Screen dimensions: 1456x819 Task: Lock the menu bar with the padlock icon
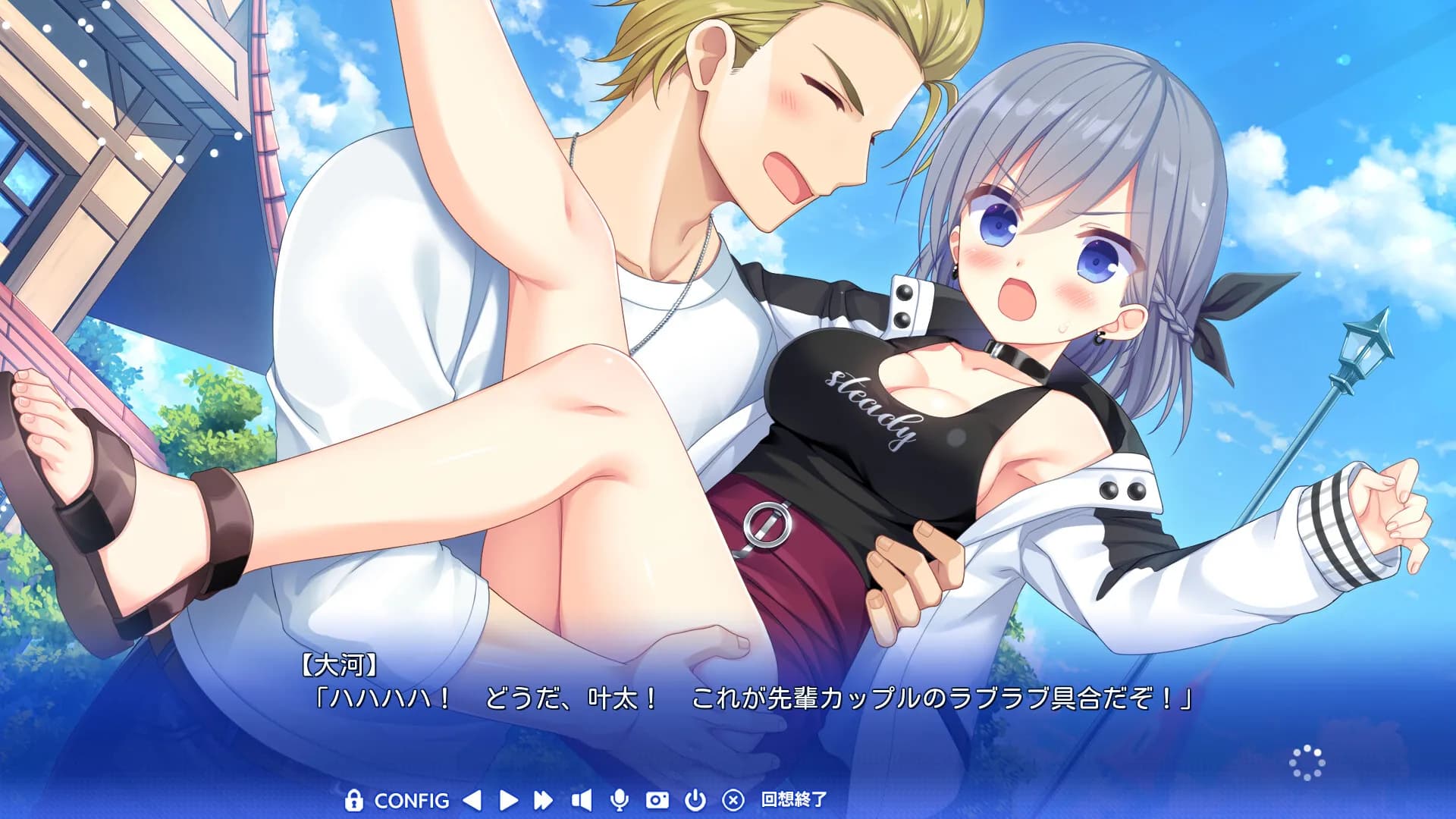coord(355,800)
